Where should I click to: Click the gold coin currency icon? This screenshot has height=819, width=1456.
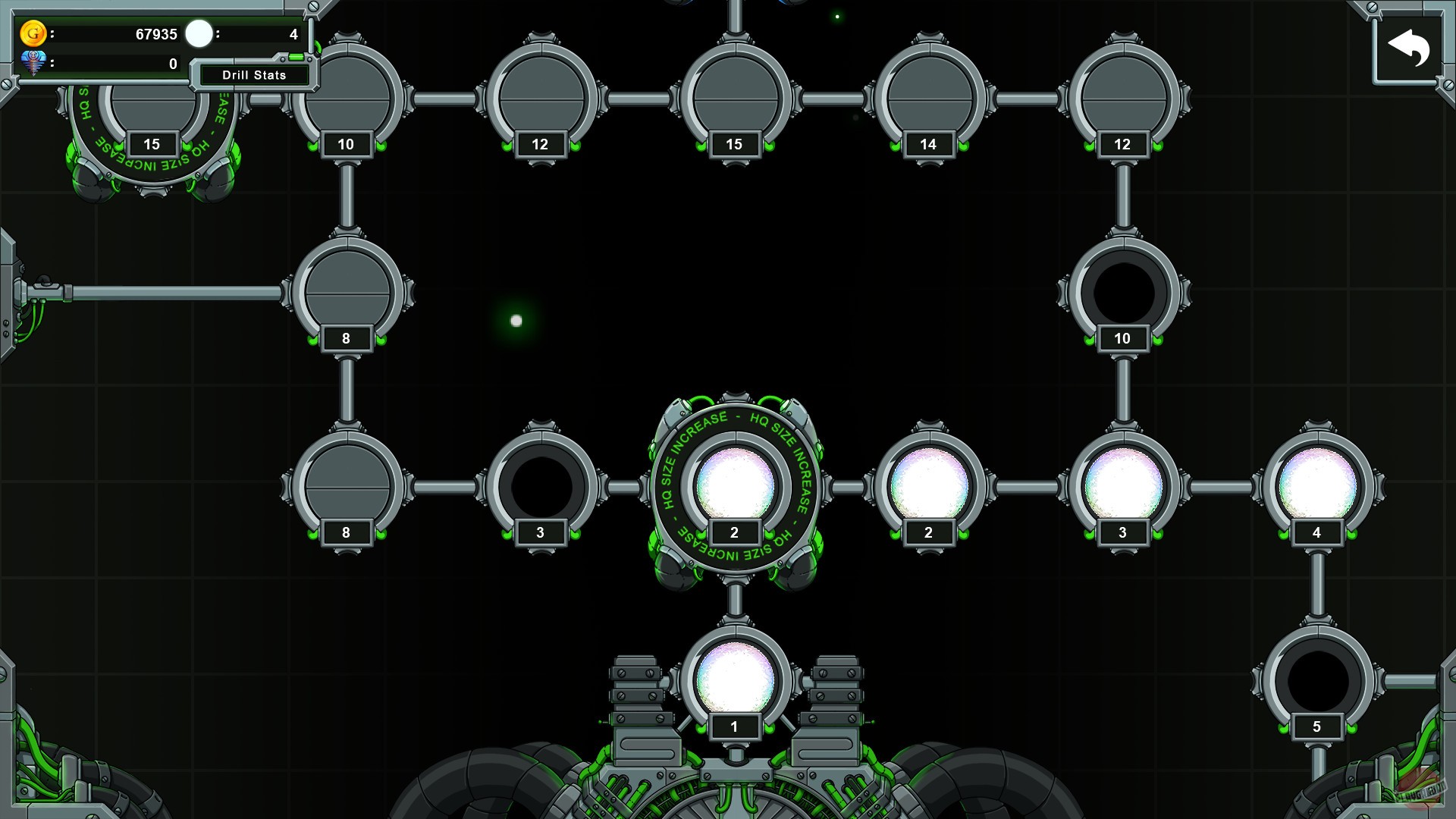[33, 33]
